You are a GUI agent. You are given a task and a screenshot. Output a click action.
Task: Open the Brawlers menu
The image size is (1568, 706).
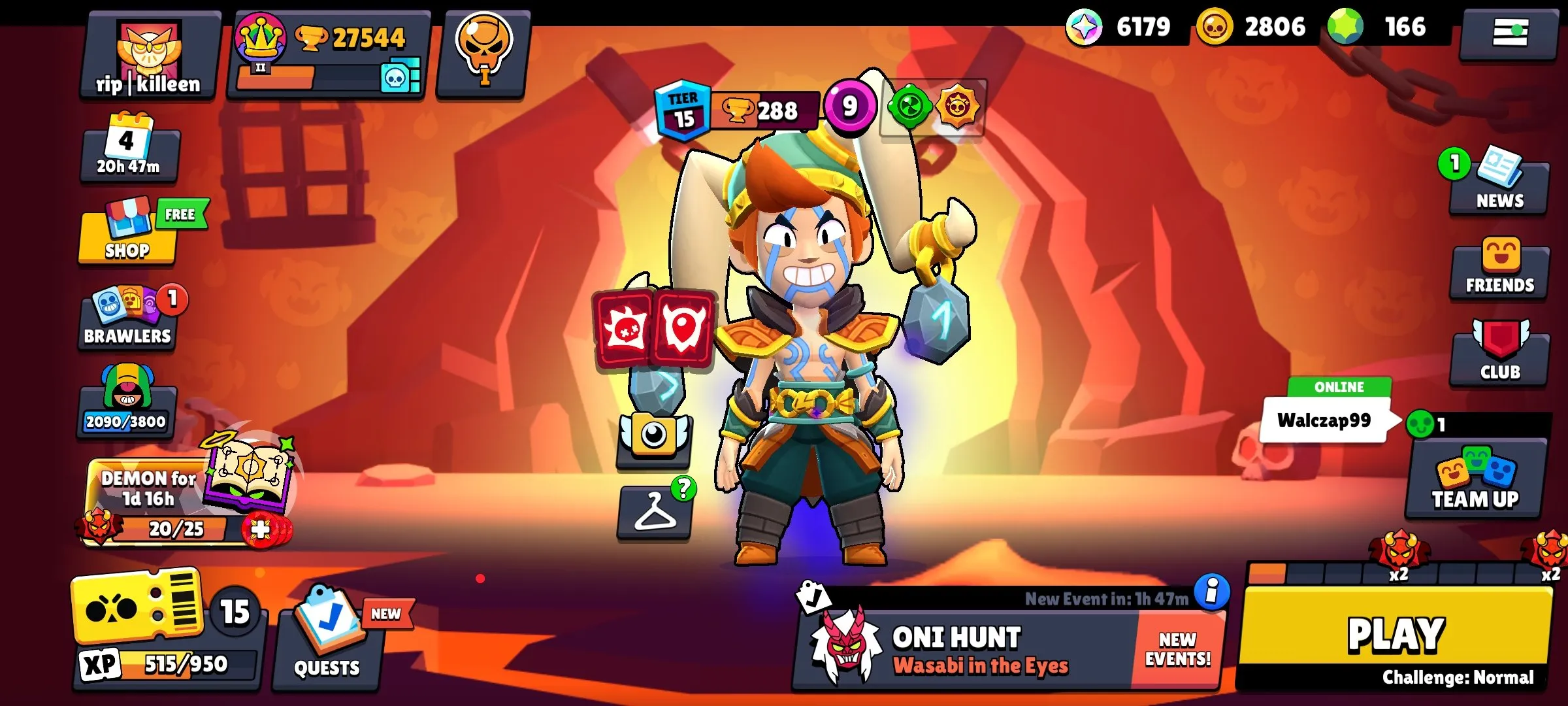pyautogui.click(x=126, y=318)
